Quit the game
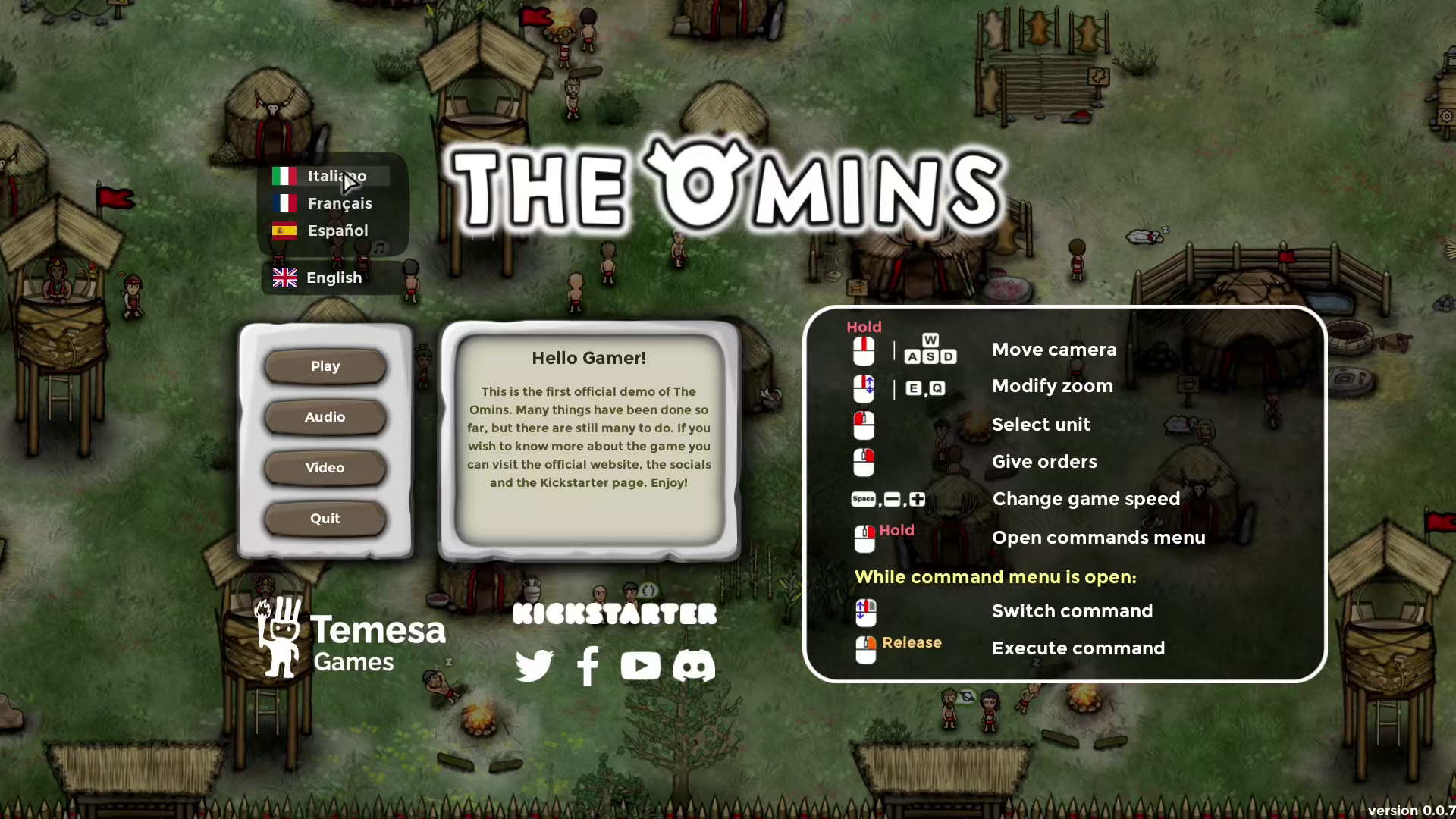Screen dimensions: 1456x819 [325, 518]
